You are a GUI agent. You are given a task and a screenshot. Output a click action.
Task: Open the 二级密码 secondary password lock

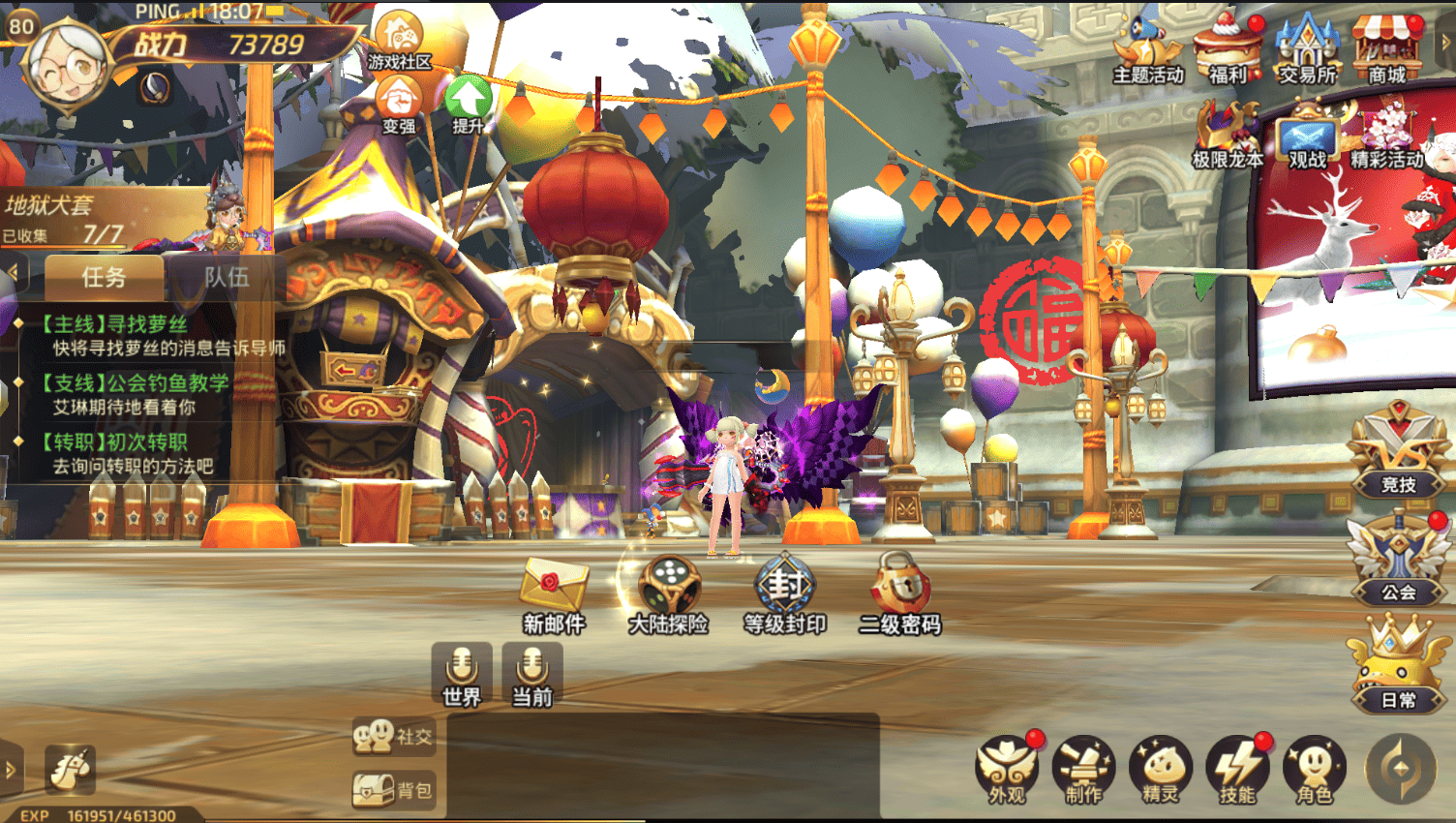pyautogui.click(x=900, y=593)
